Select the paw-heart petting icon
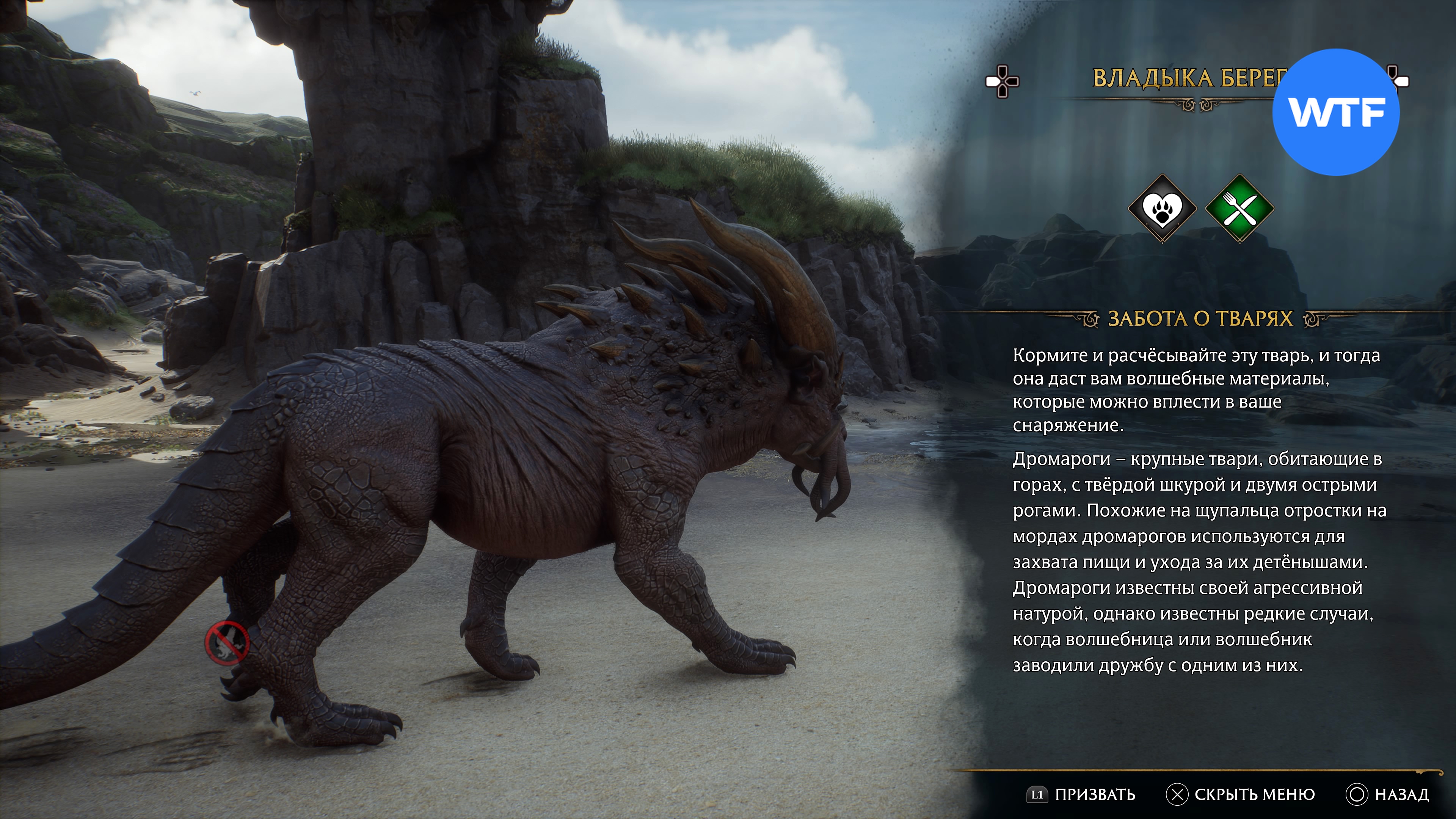Screen dimensions: 1456x819 1162,209
